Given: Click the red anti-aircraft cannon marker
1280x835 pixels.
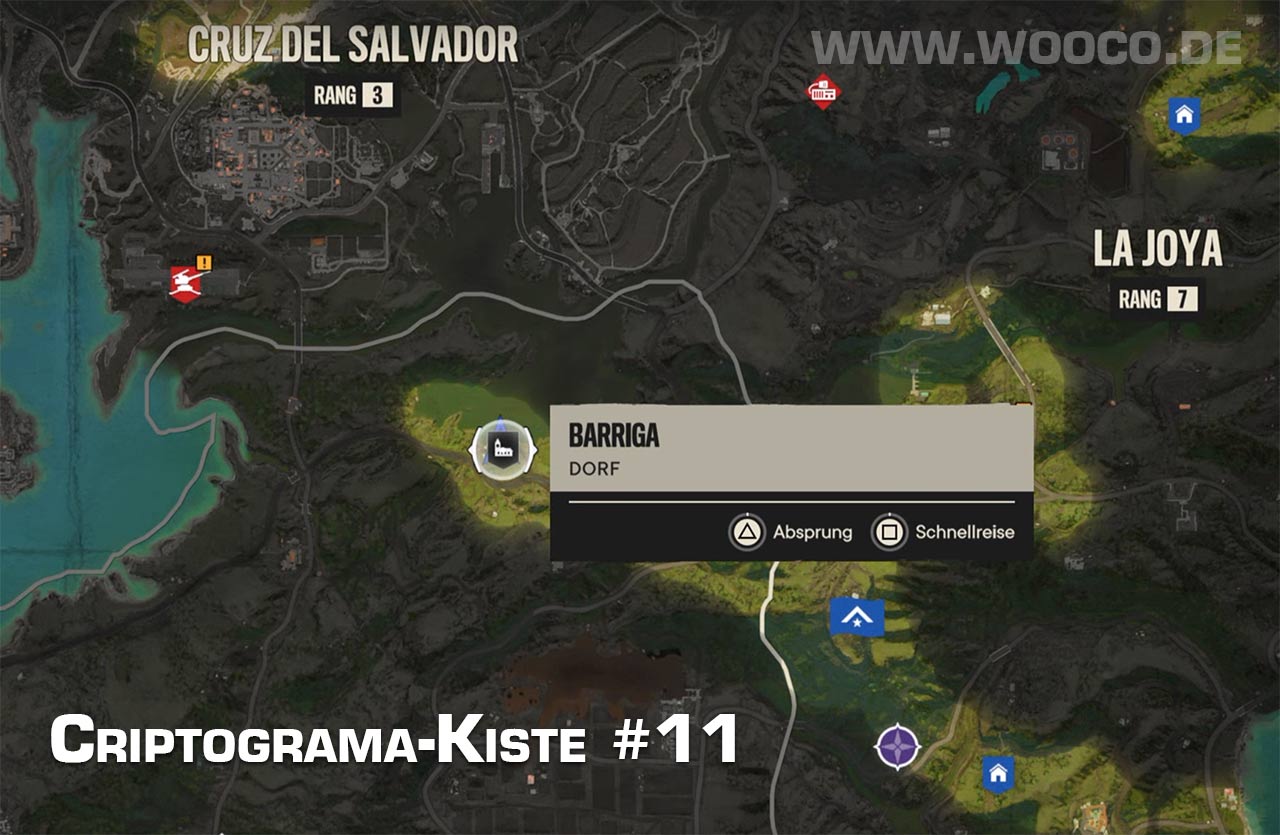Looking at the screenshot, I should 187,281.
